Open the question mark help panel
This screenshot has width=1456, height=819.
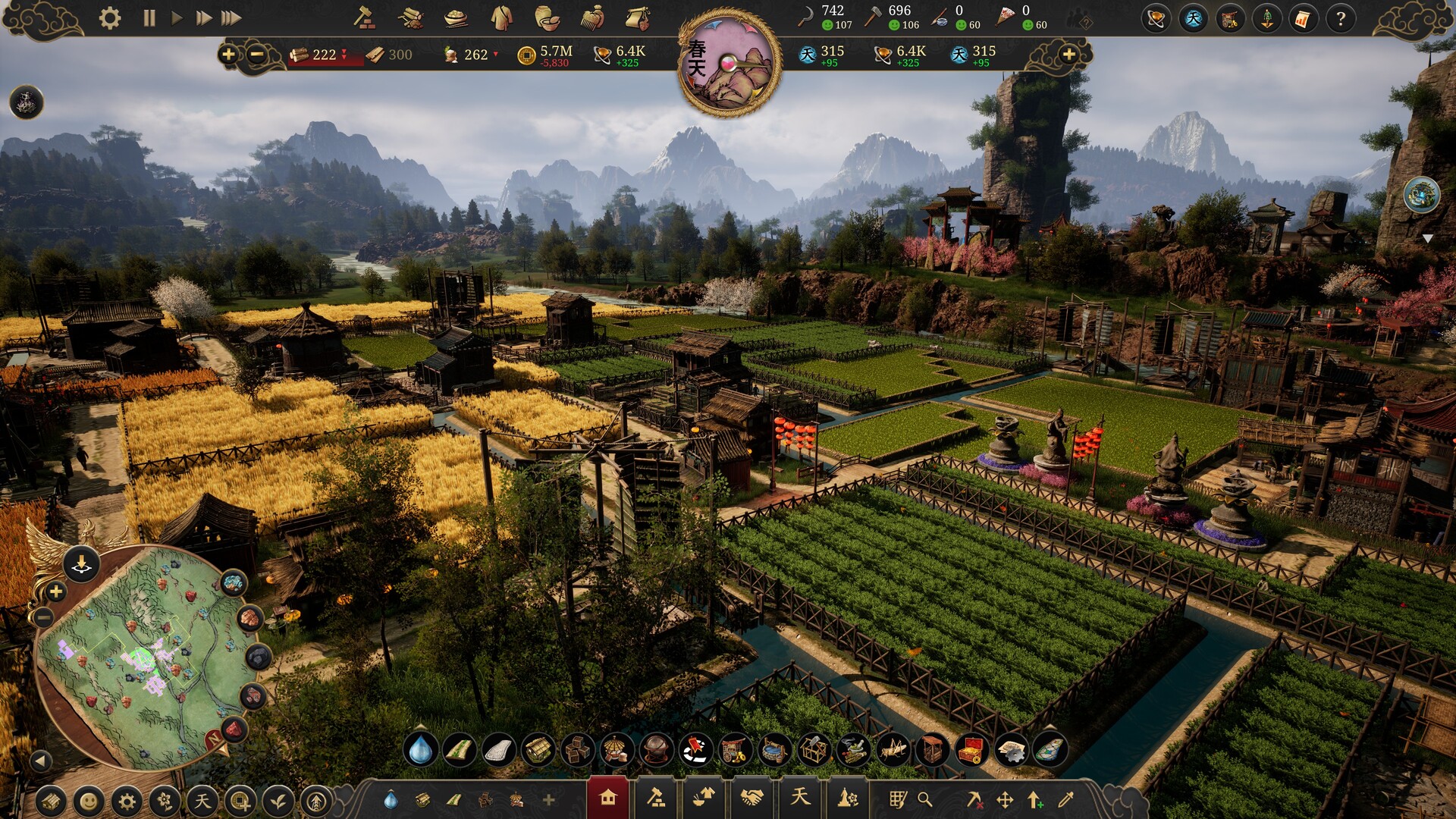(x=1341, y=19)
